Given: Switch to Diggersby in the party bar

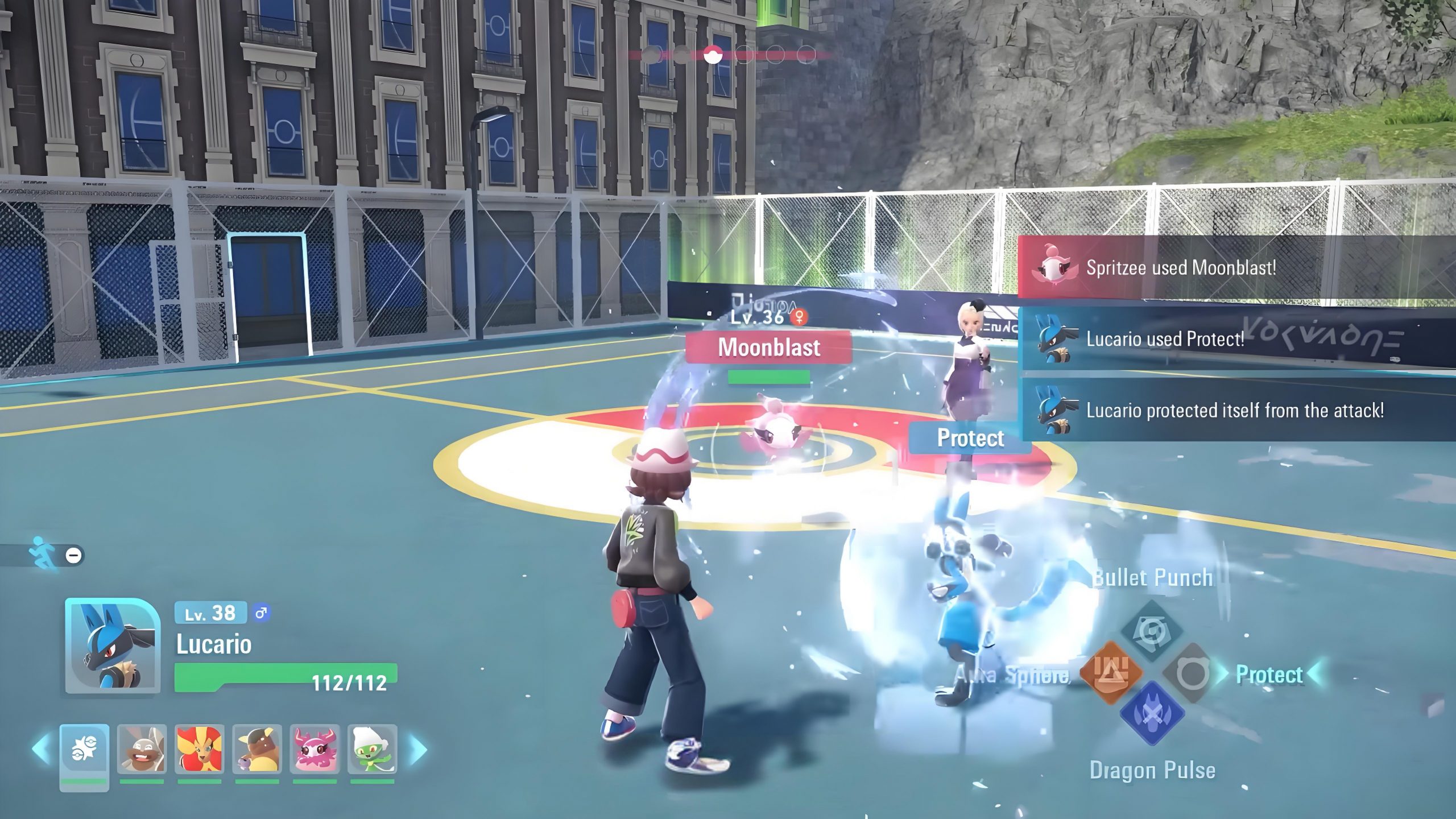Looking at the screenshot, I should [x=142, y=750].
